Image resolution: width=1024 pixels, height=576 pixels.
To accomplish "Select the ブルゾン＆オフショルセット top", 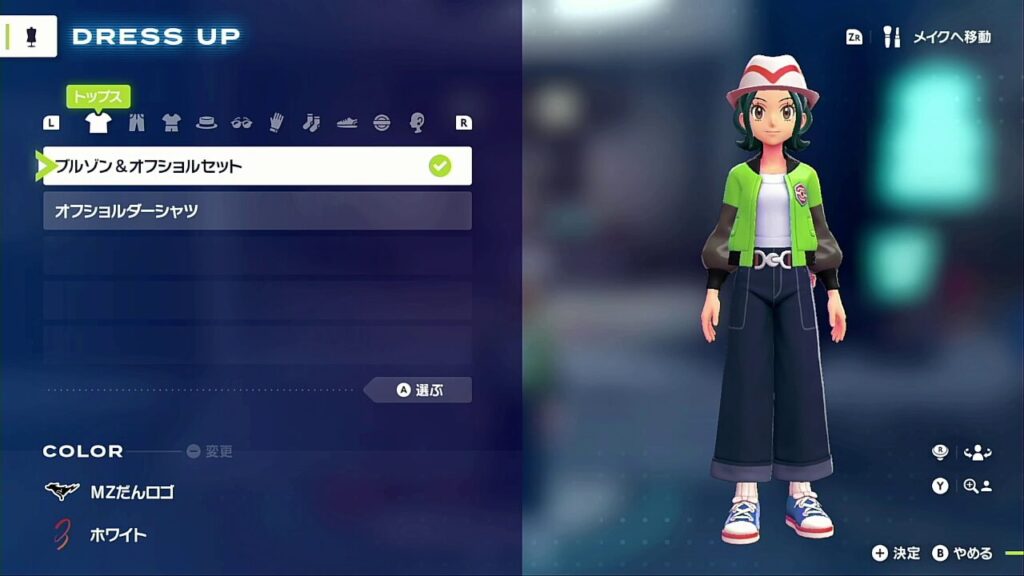I will 257,166.
